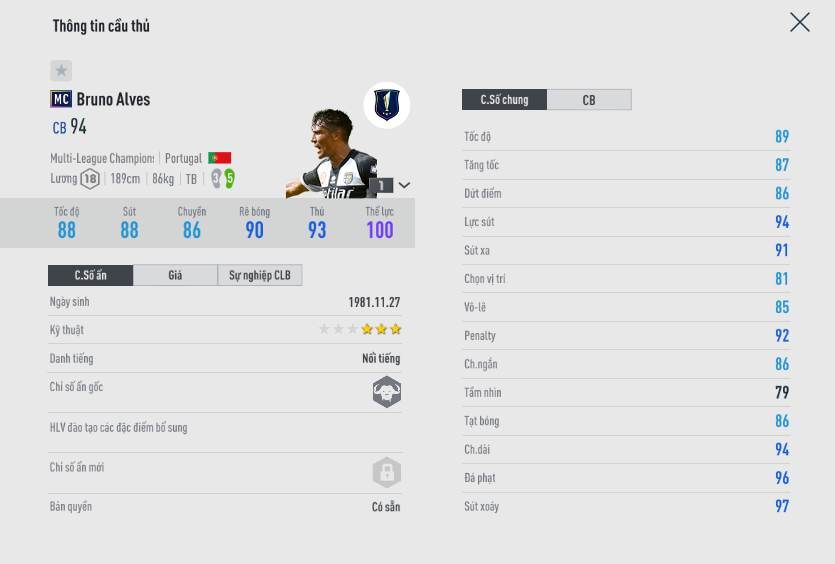Open the upgrade level dropdown arrow
The height and width of the screenshot is (564, 835).
click(404, 185)
